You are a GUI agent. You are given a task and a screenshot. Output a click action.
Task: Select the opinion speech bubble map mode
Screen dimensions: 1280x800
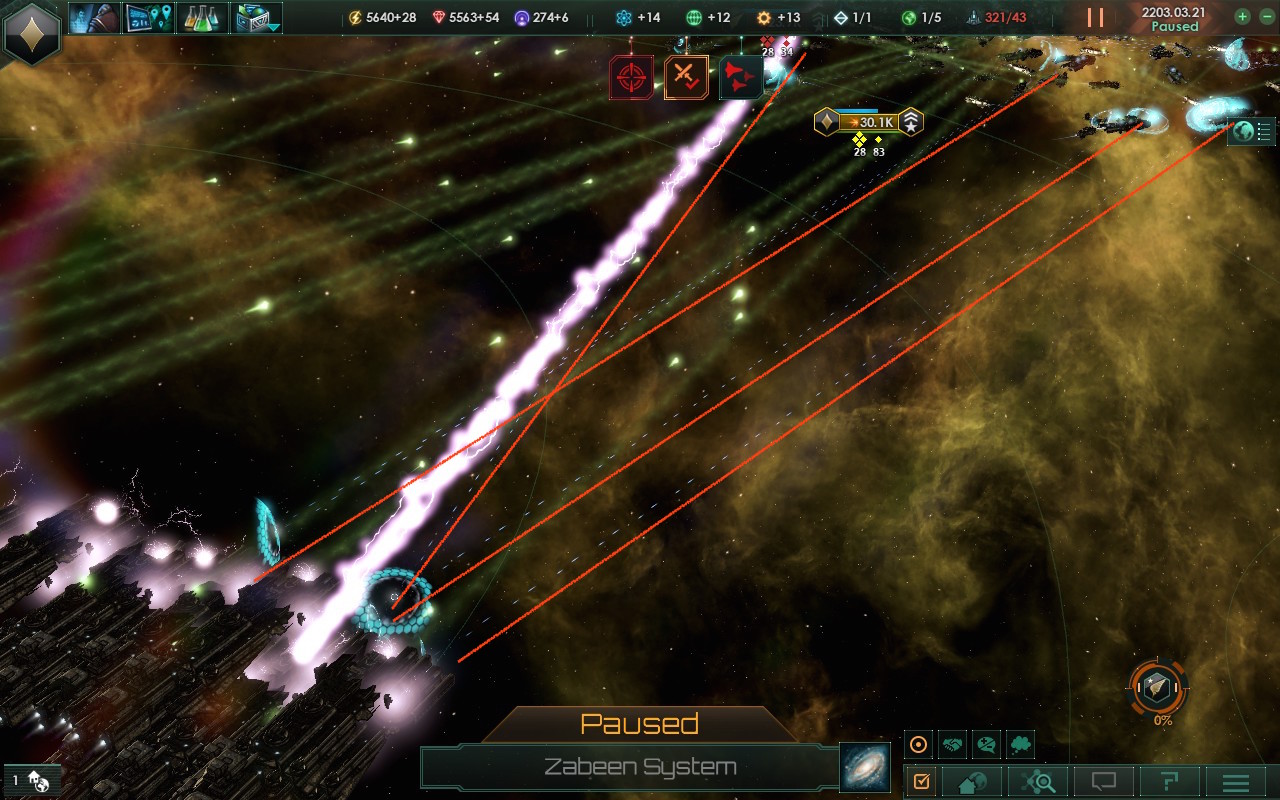click(x=987, y=745)
